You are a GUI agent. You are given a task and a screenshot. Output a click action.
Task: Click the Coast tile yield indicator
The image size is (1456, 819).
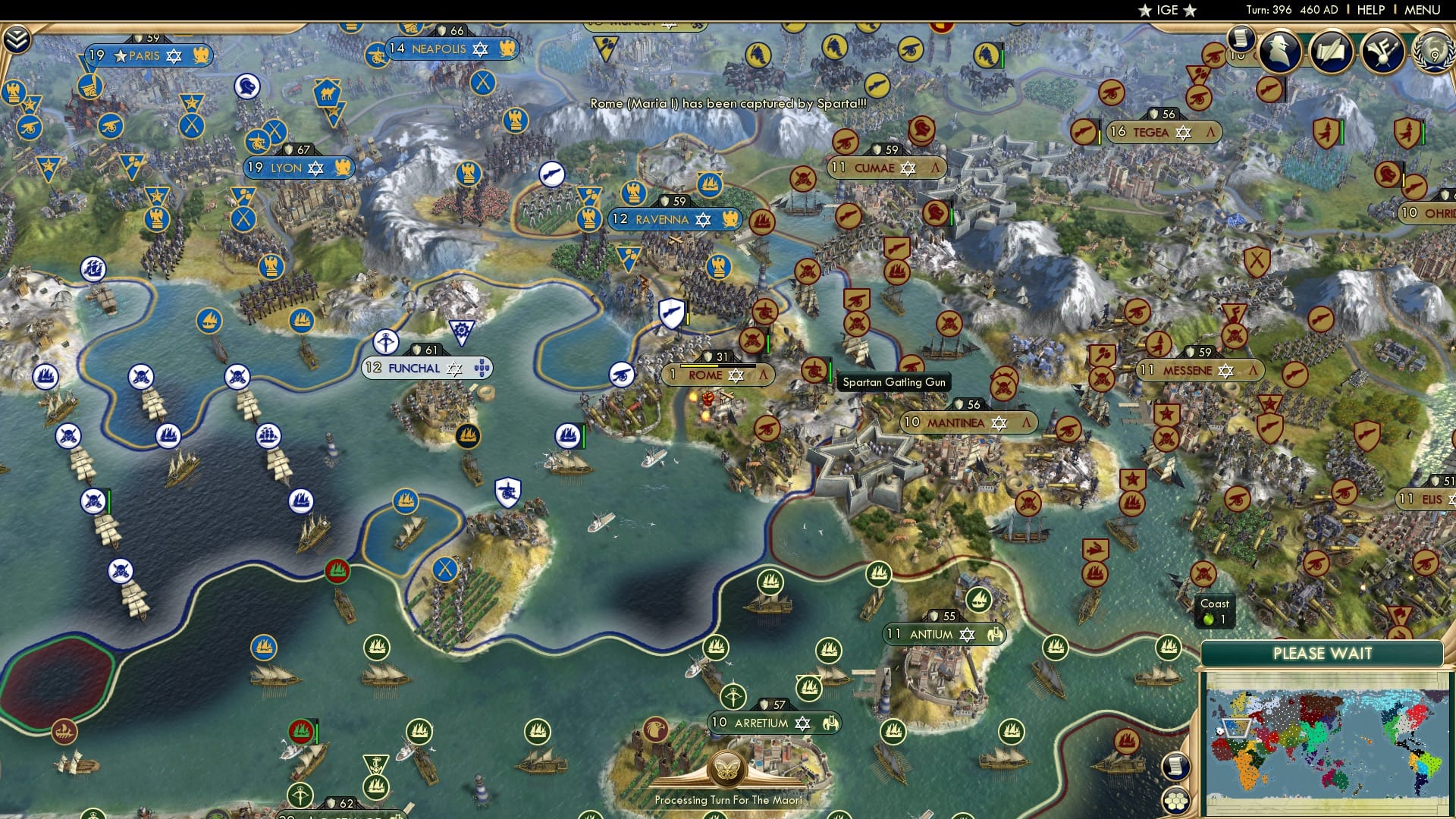click(1215, 609)
